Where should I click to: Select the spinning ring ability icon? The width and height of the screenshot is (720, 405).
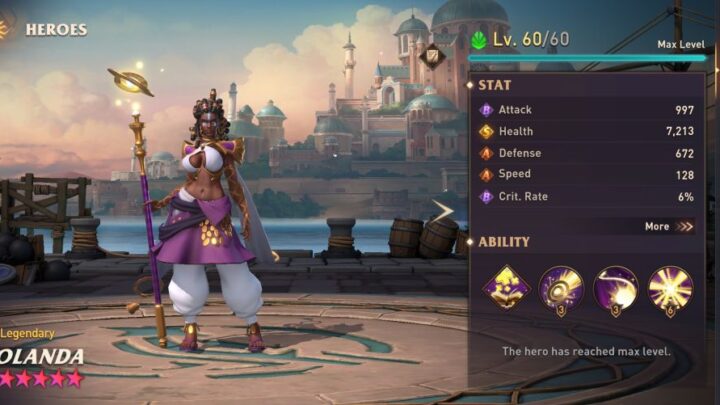point(561,288)
